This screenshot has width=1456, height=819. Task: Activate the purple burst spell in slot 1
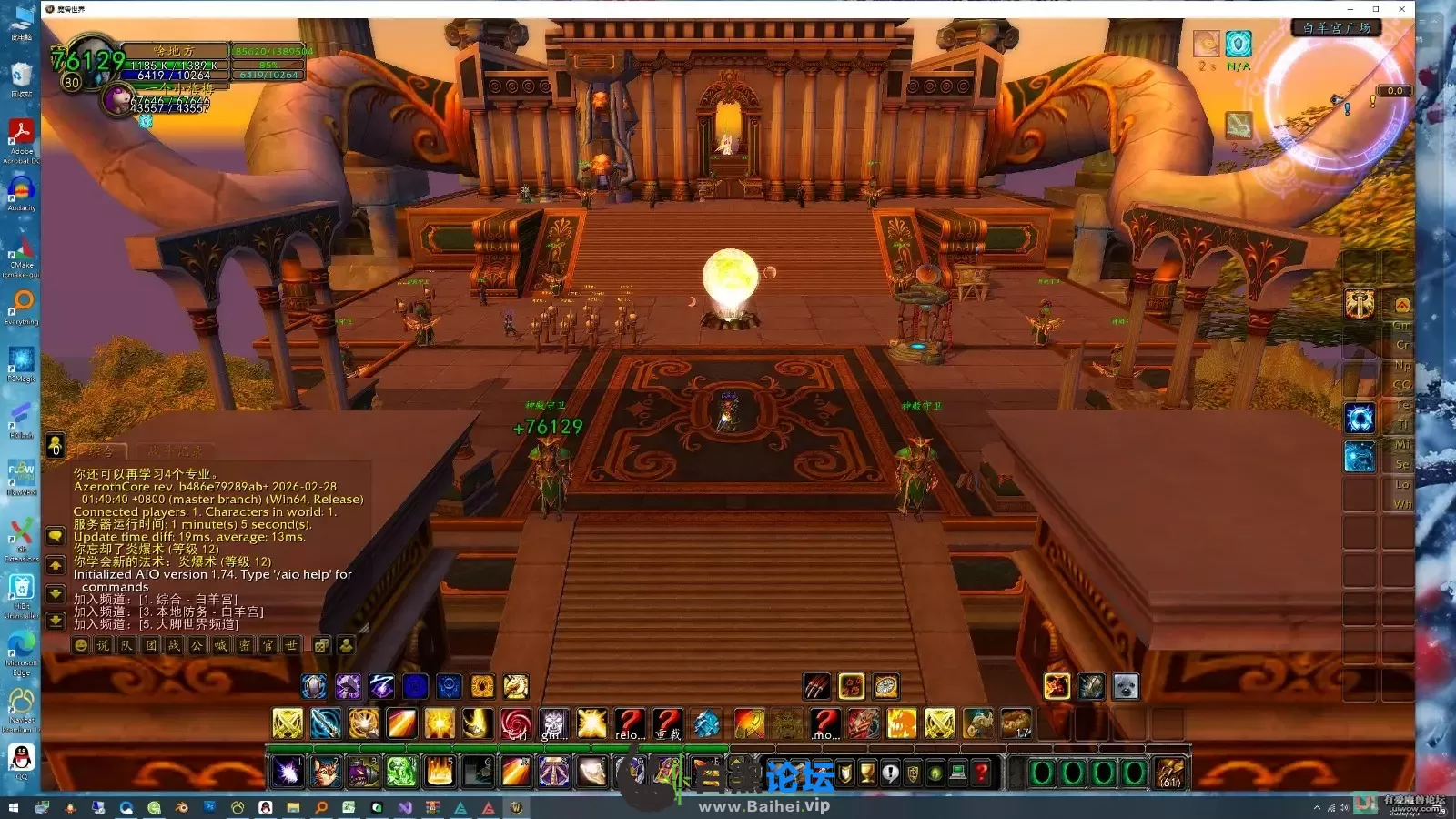pyautogui.click(x=288, y=773)
